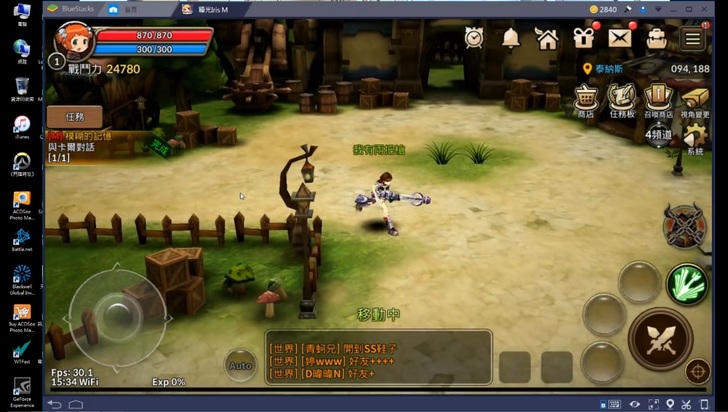Open the world chat box
Image resolution: width=728 pixels, height=412 pixels.
coord(378,358)
